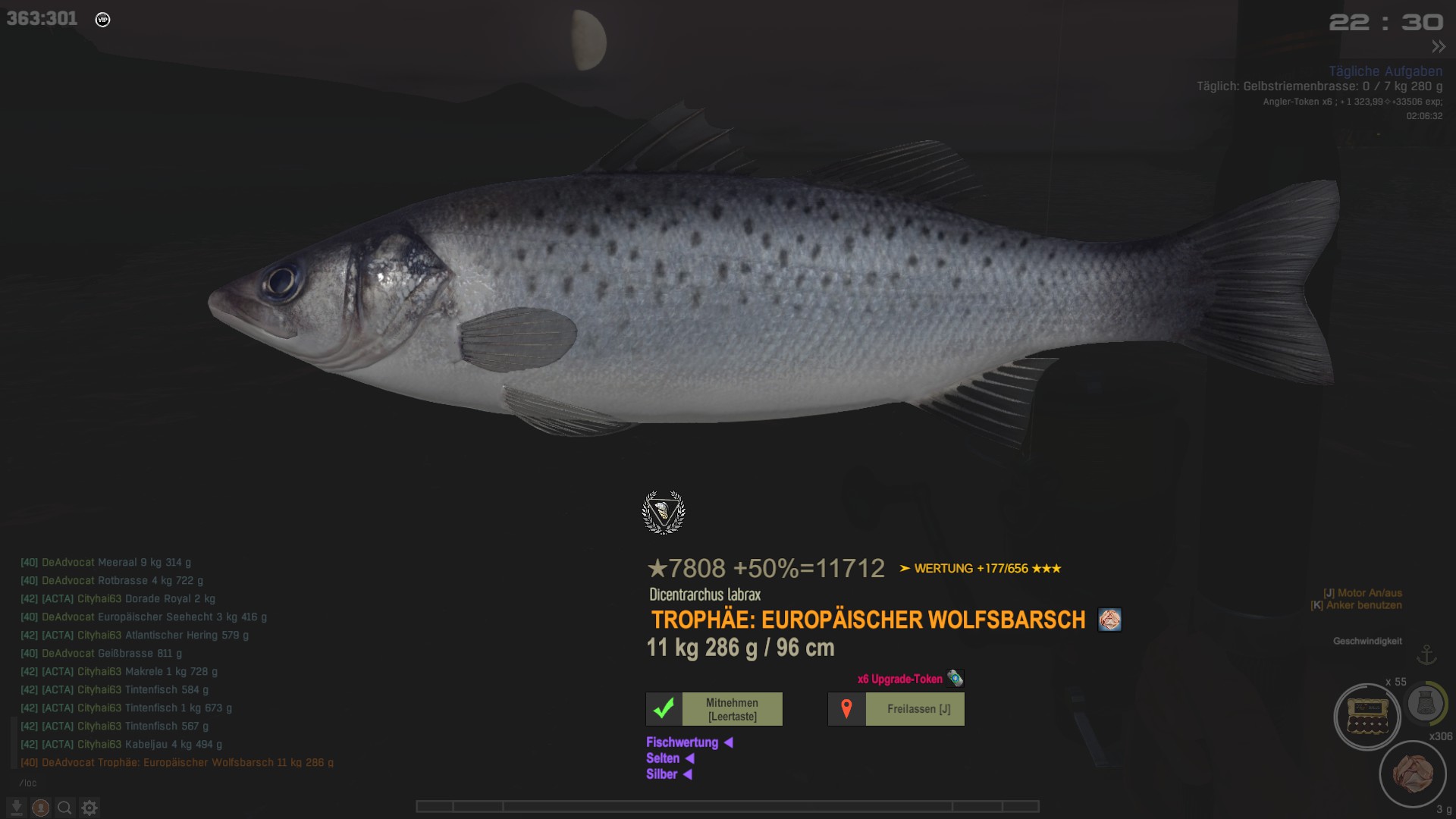
Task: Click the Upgrade-Token reward icon
Action: pyautogui.click(x=955, y=679)
